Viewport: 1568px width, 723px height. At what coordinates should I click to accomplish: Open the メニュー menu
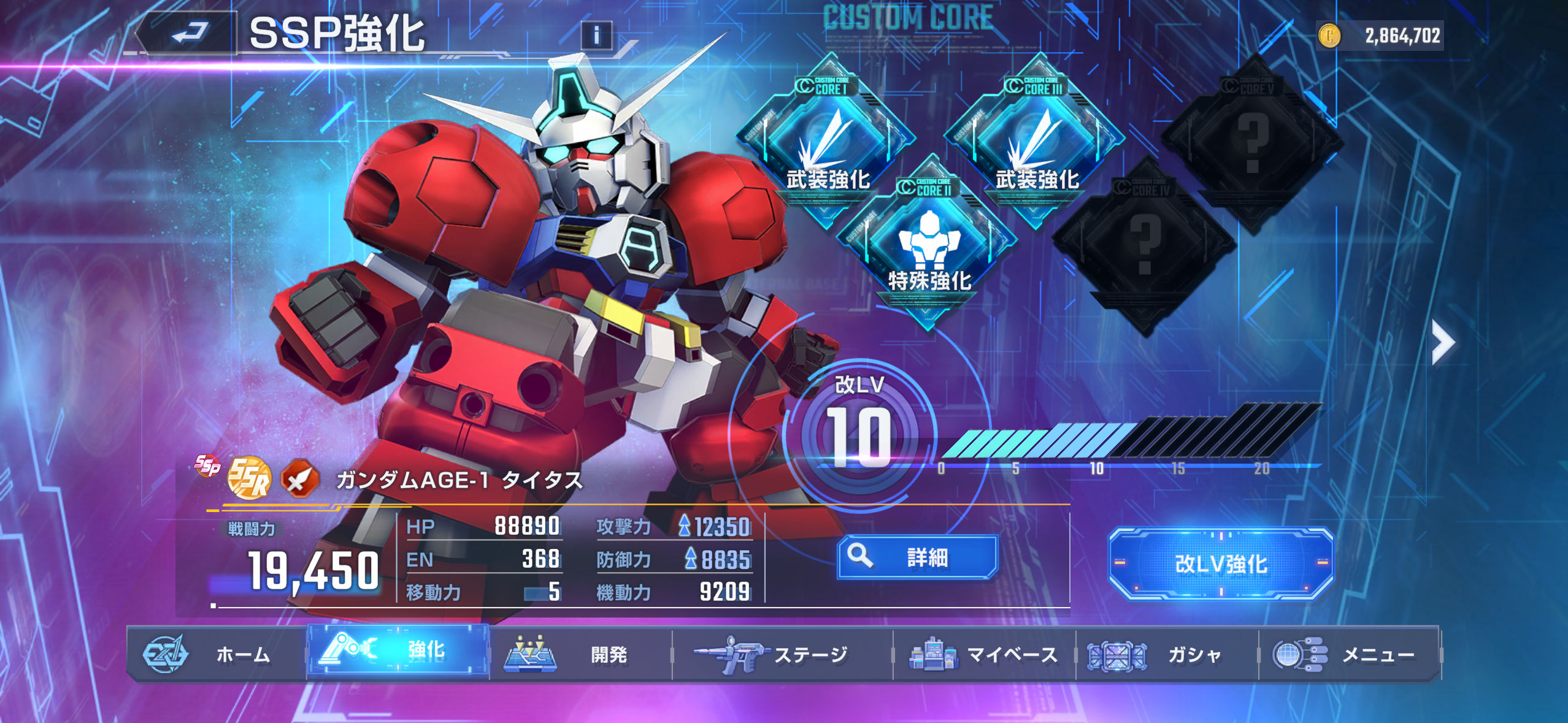click(1348, 654)
